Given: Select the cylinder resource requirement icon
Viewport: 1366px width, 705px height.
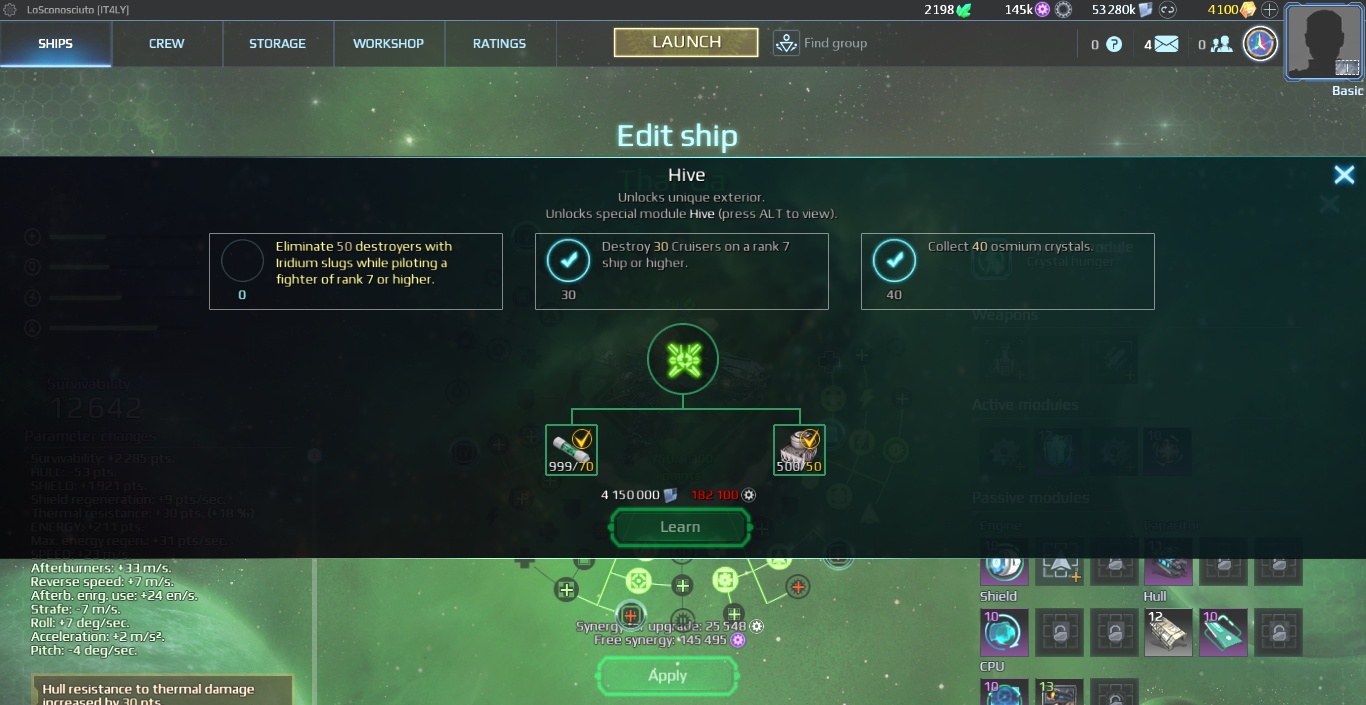Looking at the screenshot, I should pyautogui.click(x=571, y=450).
